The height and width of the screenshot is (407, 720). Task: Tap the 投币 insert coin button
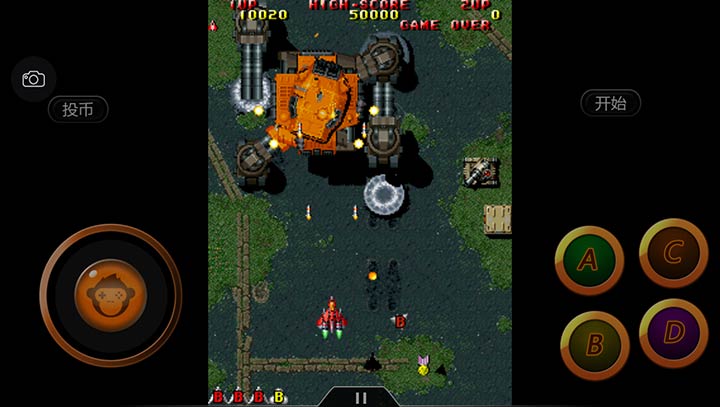(x=78, y=109)
